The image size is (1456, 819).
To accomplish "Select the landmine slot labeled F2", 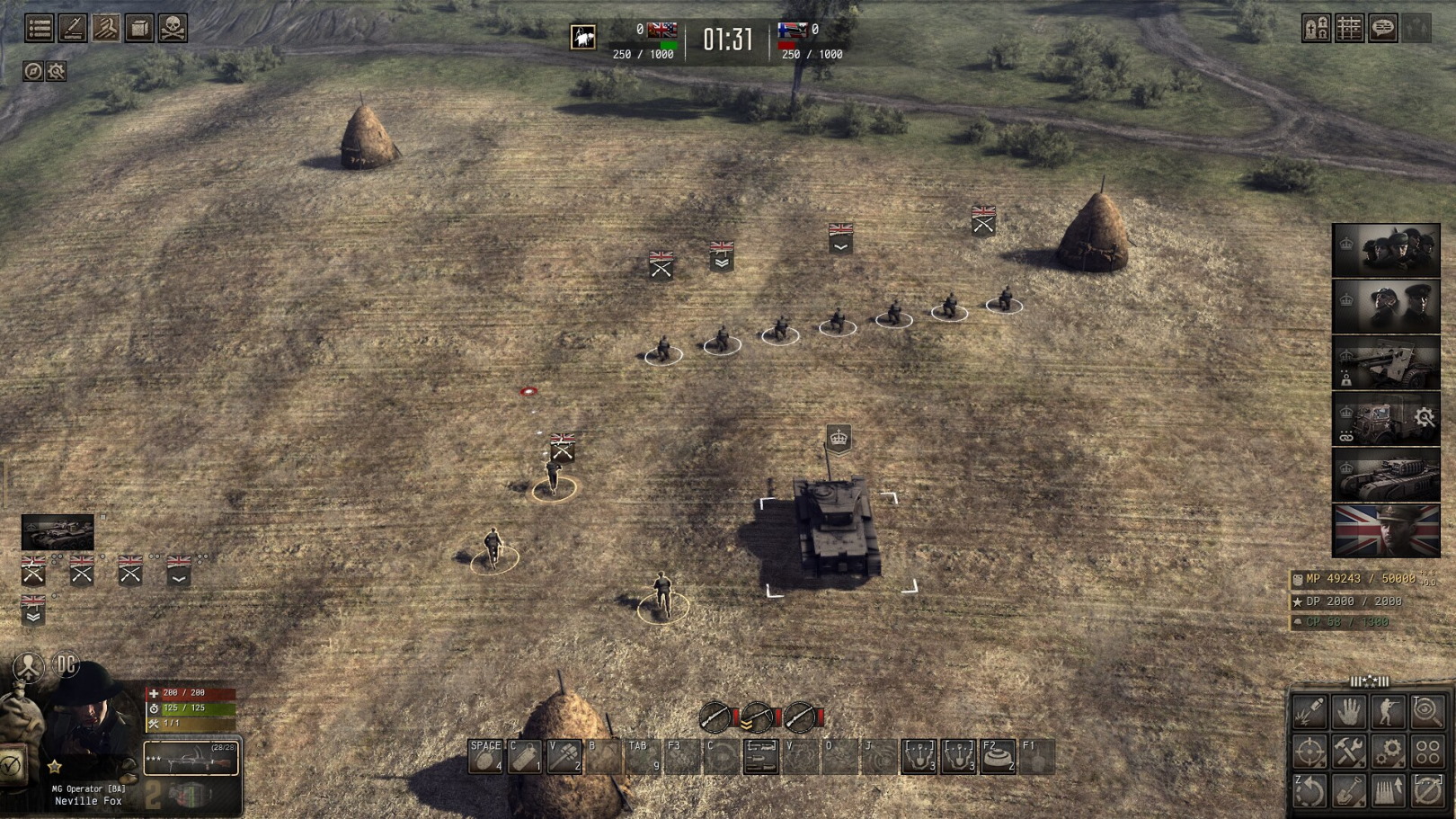I will pyautogui.click(x=998, y=756).
